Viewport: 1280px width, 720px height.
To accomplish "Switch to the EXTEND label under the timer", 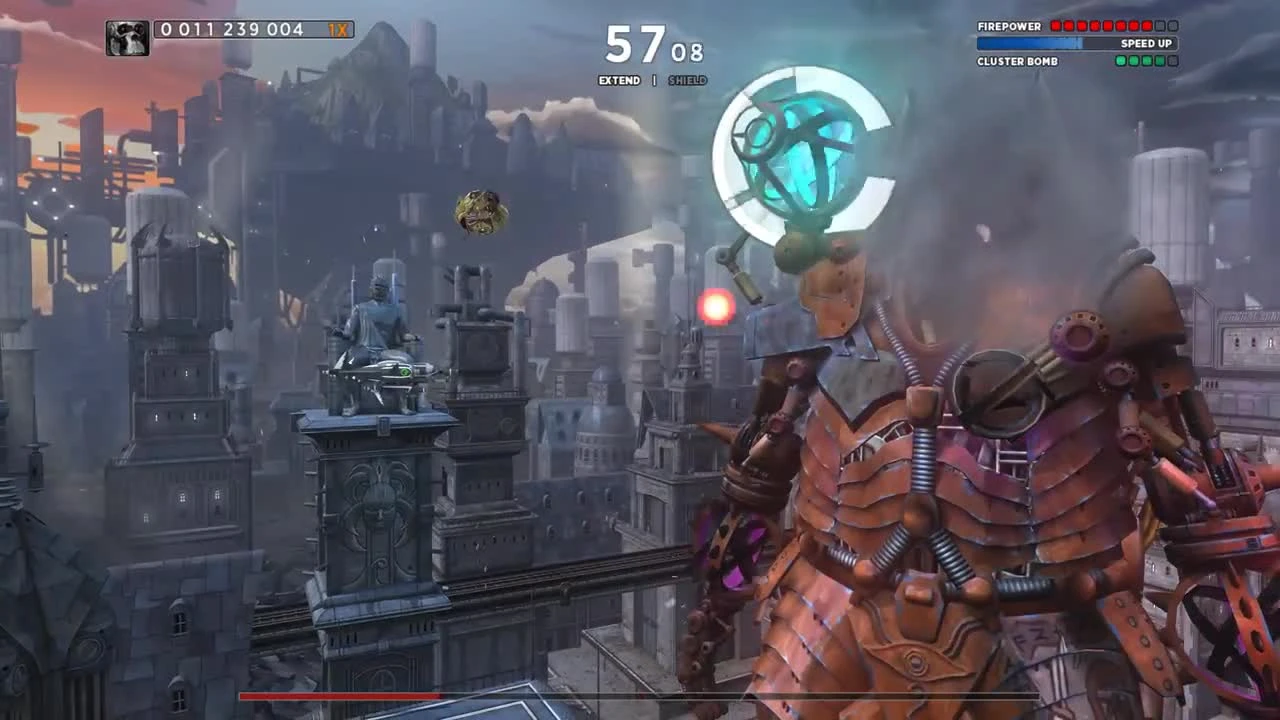I will click(618, 80).
